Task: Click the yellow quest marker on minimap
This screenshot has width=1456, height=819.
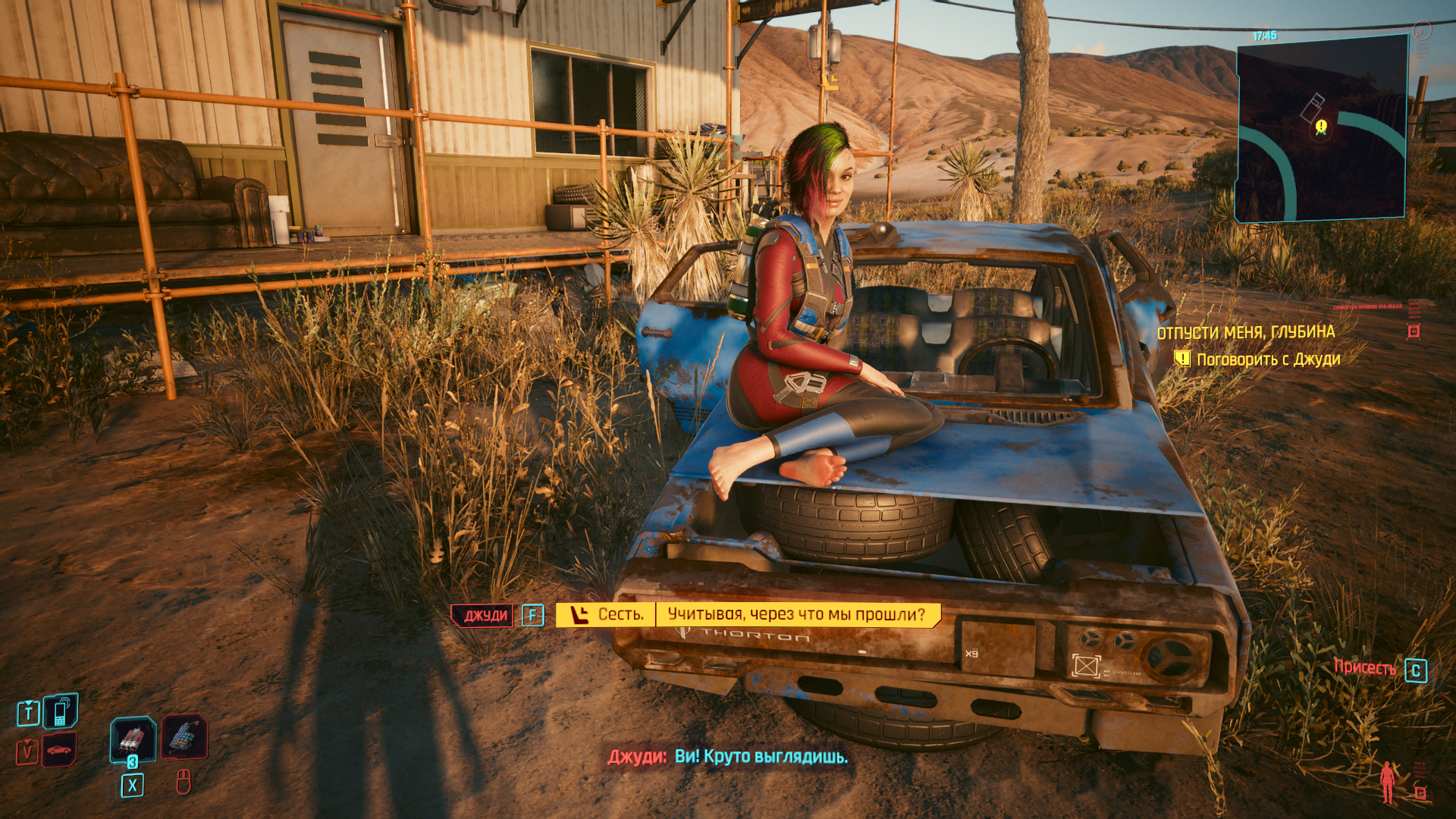Action: coord(1321,127)
